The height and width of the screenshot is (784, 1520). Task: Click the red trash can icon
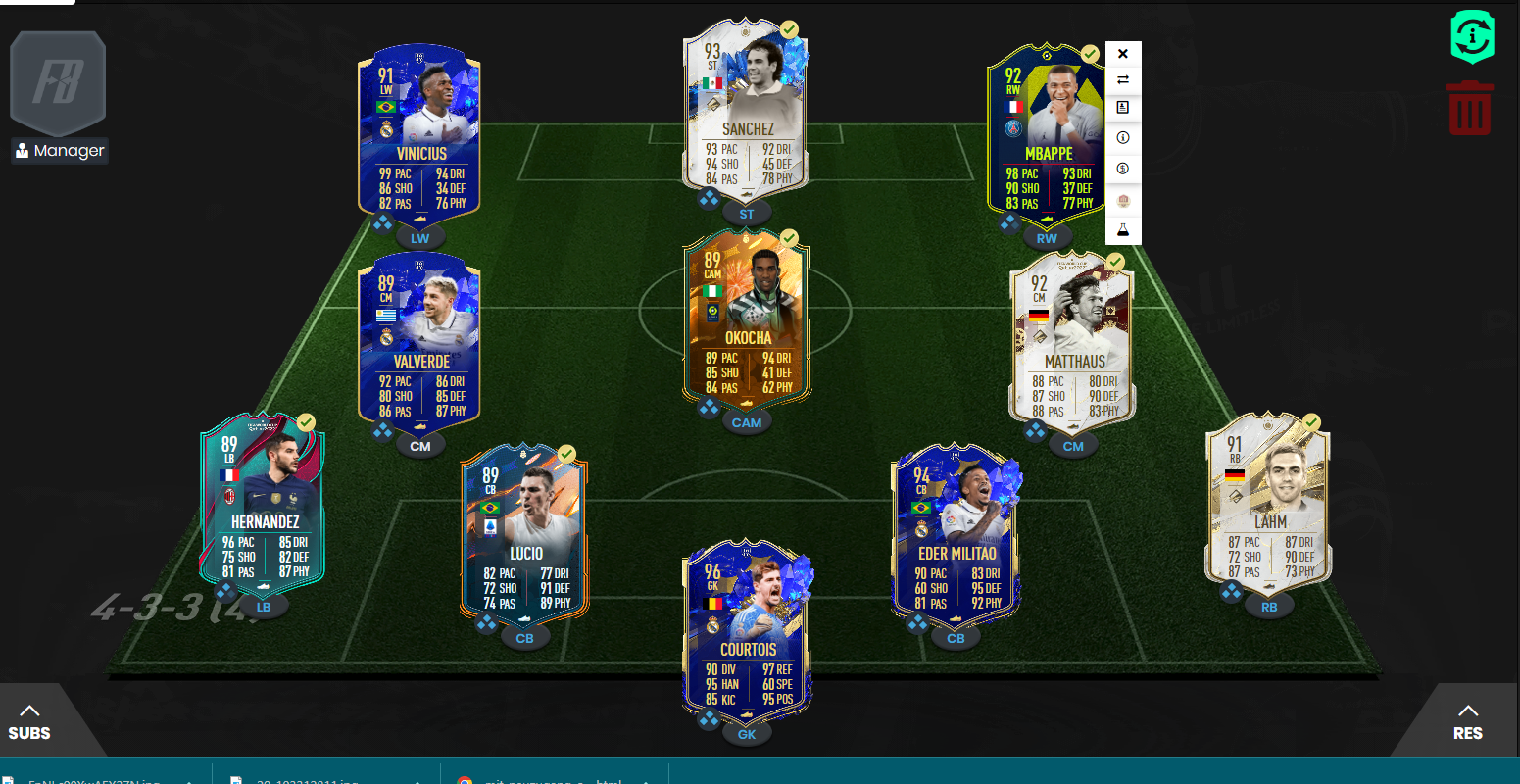tap(1469, 108)
